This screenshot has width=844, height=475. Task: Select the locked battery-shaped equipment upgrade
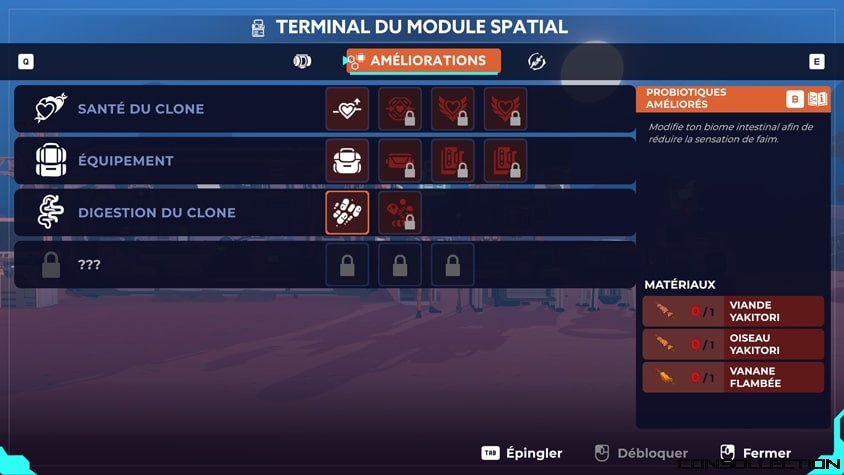click(x=400, y=161)
